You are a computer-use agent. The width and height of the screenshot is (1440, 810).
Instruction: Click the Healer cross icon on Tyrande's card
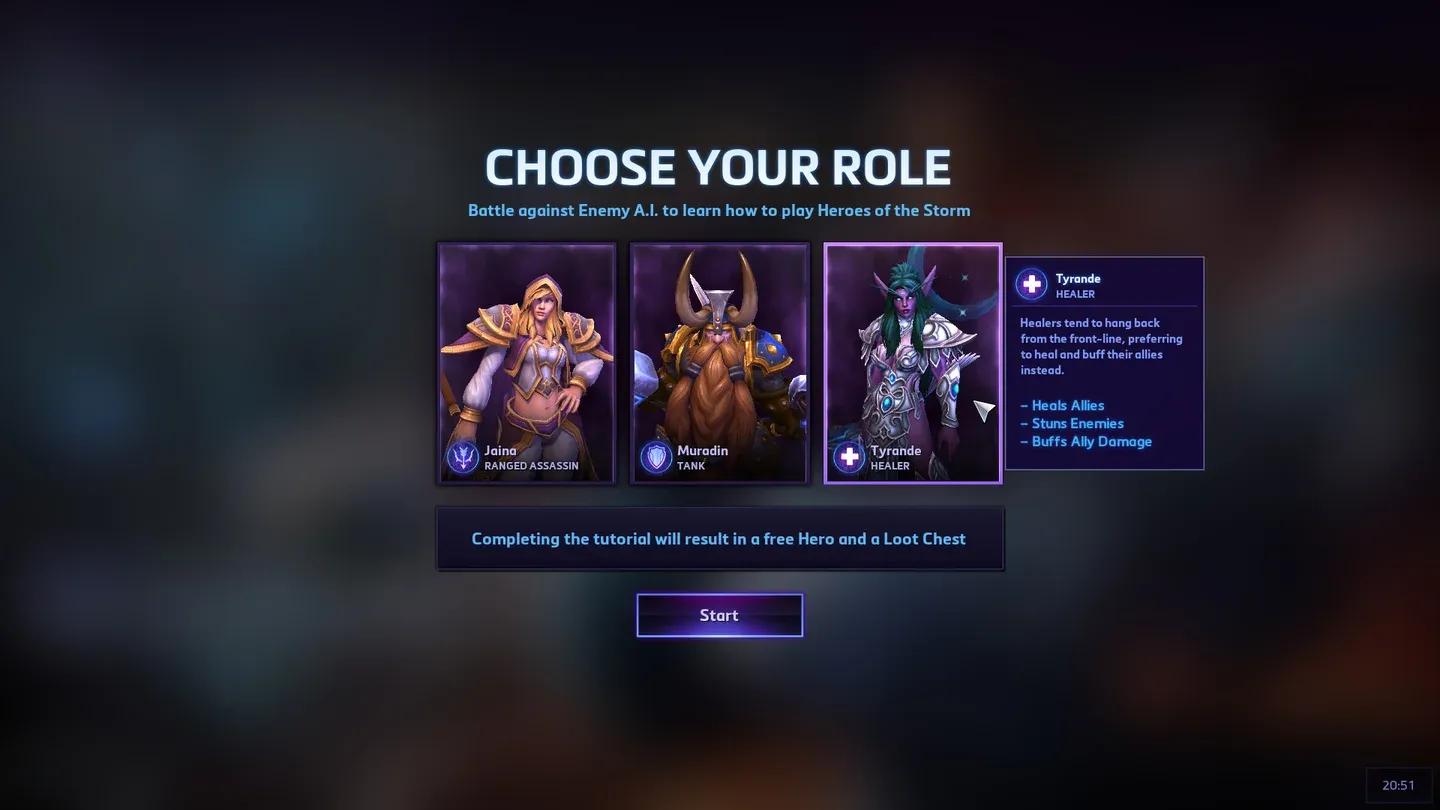(848, 457)
